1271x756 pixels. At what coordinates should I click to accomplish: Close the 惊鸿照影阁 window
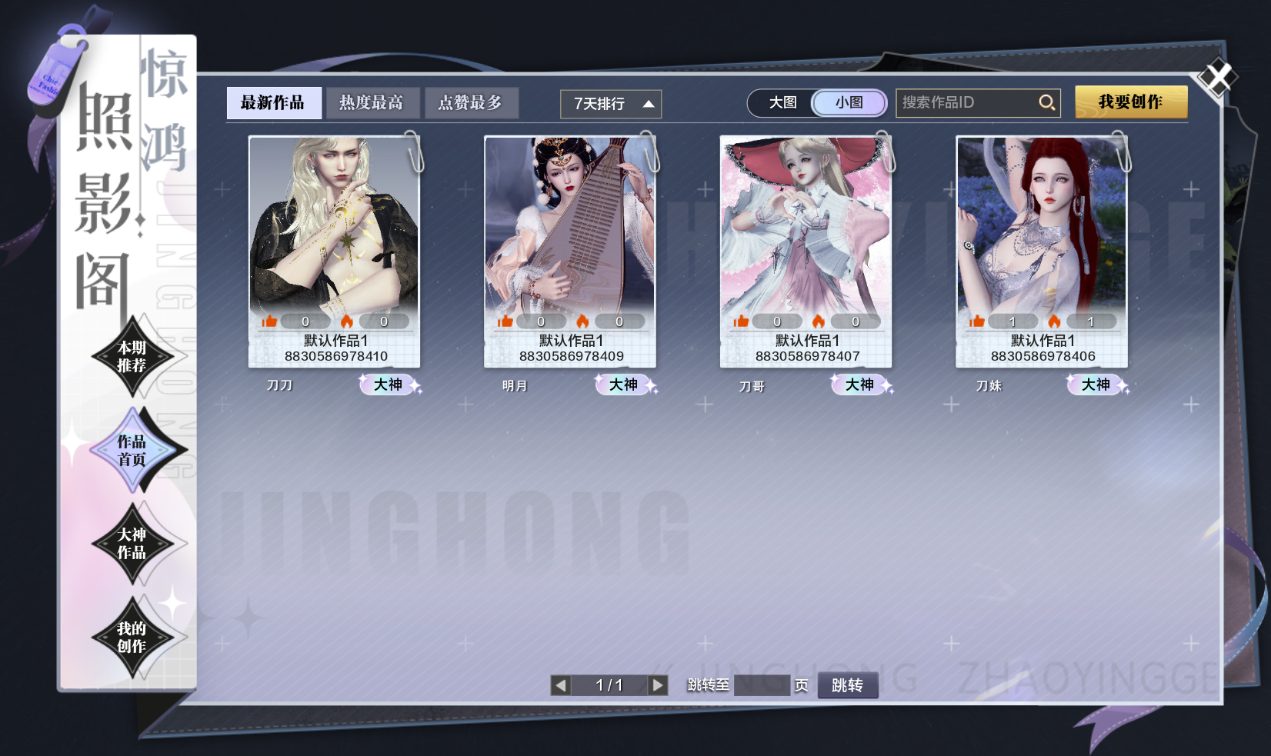coord(1217,79)
